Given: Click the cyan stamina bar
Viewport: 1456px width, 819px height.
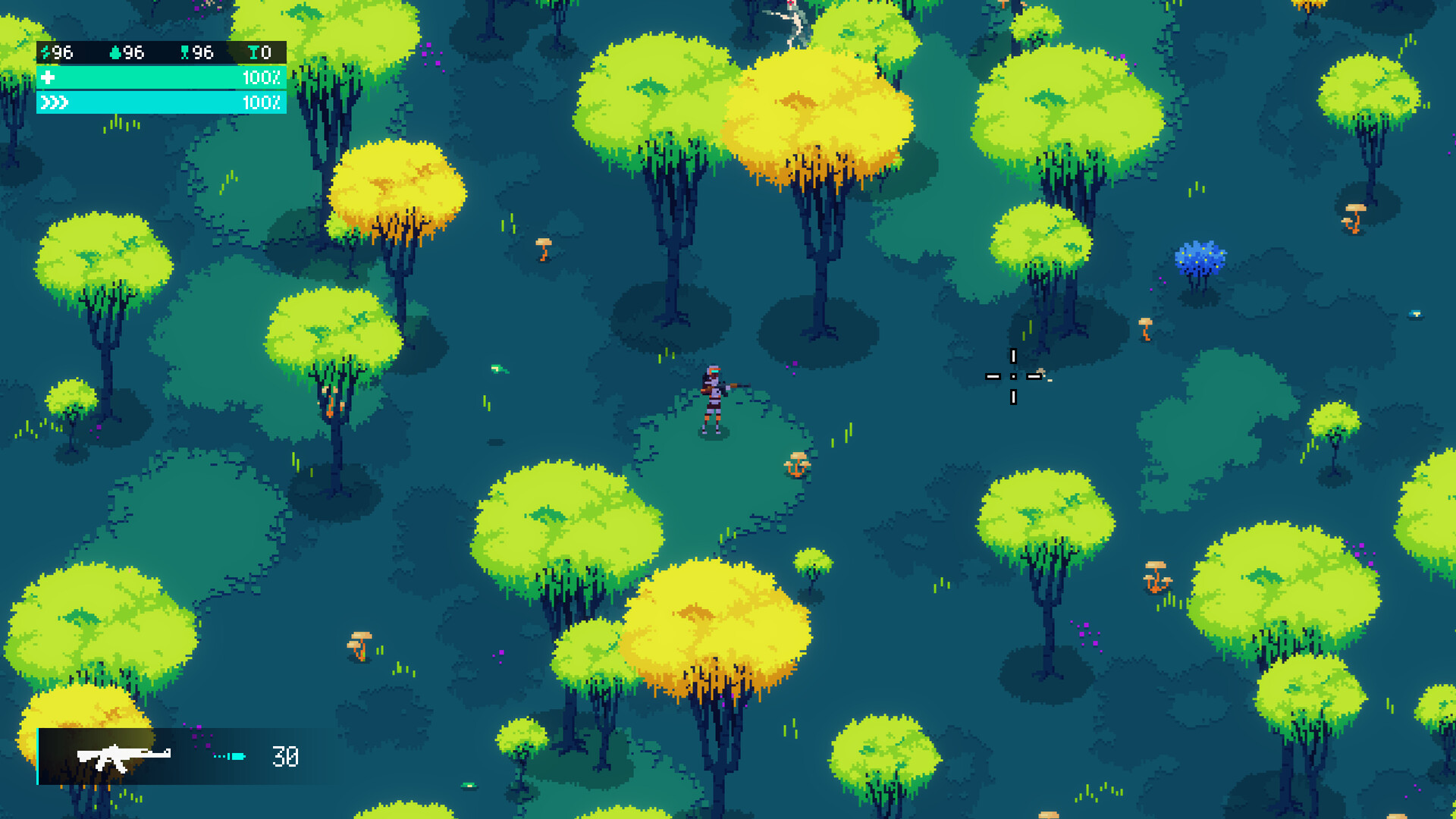Looking at the screenshot, I should (159, 101).
